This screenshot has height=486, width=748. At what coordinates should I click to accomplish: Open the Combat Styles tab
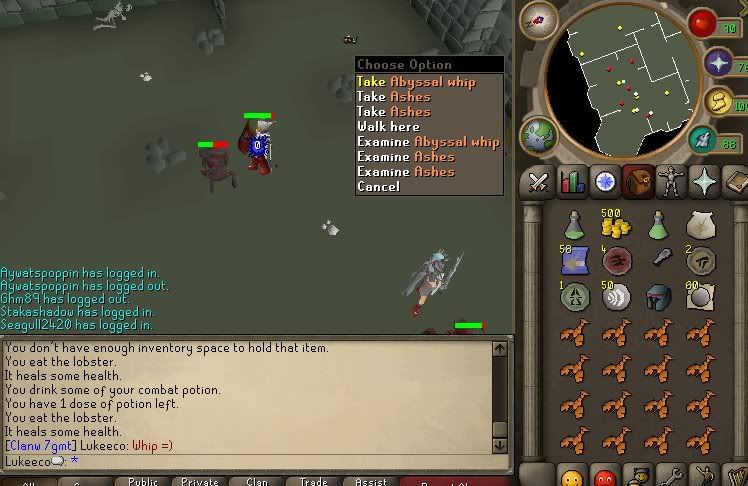point(538,181)
